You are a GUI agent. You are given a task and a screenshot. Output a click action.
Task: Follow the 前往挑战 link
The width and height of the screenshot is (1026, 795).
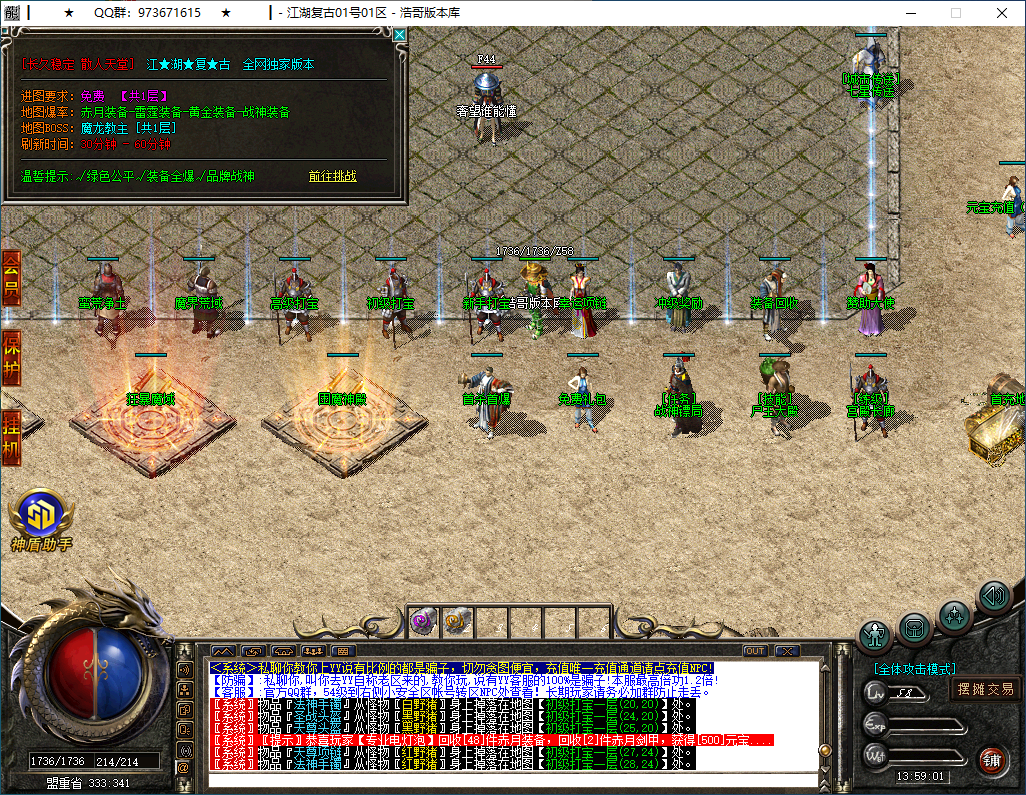pos(333,176)
